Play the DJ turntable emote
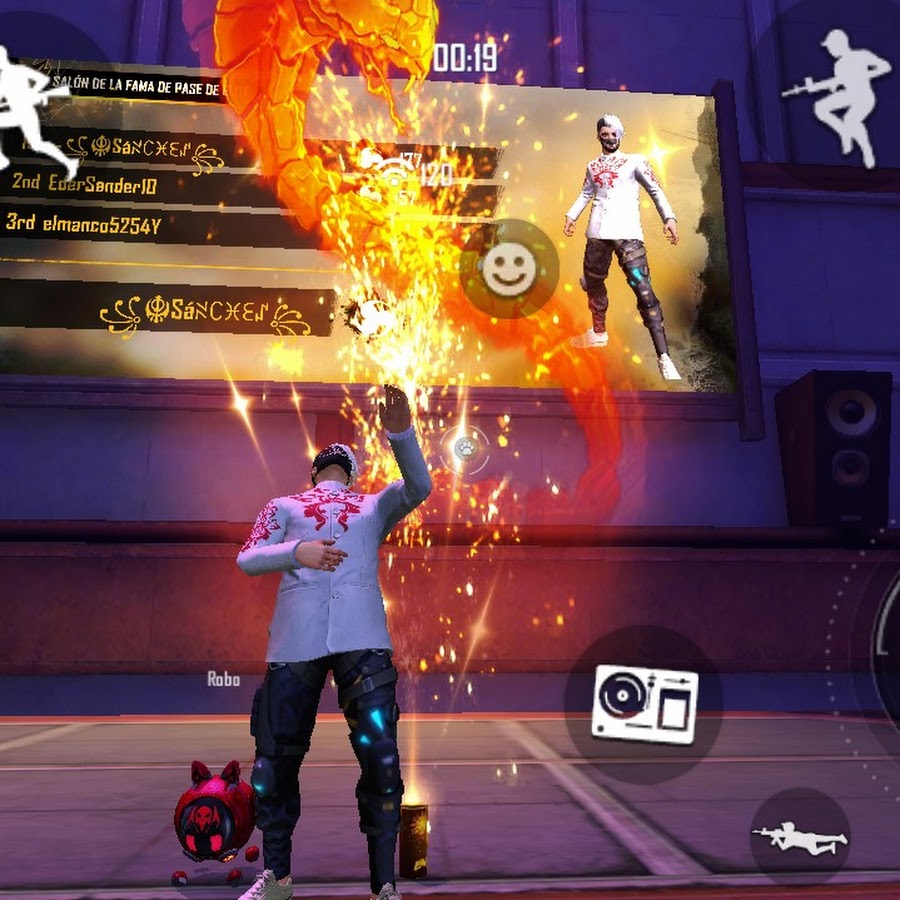This screenshot has width=900, height=900. pos(644,703)
